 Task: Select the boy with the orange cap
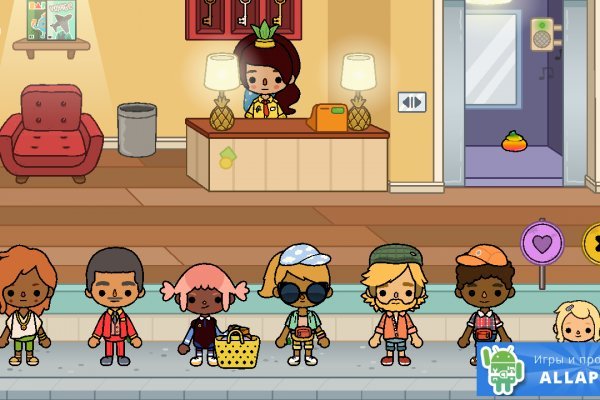pyautogui.click(x=484, y=300)
